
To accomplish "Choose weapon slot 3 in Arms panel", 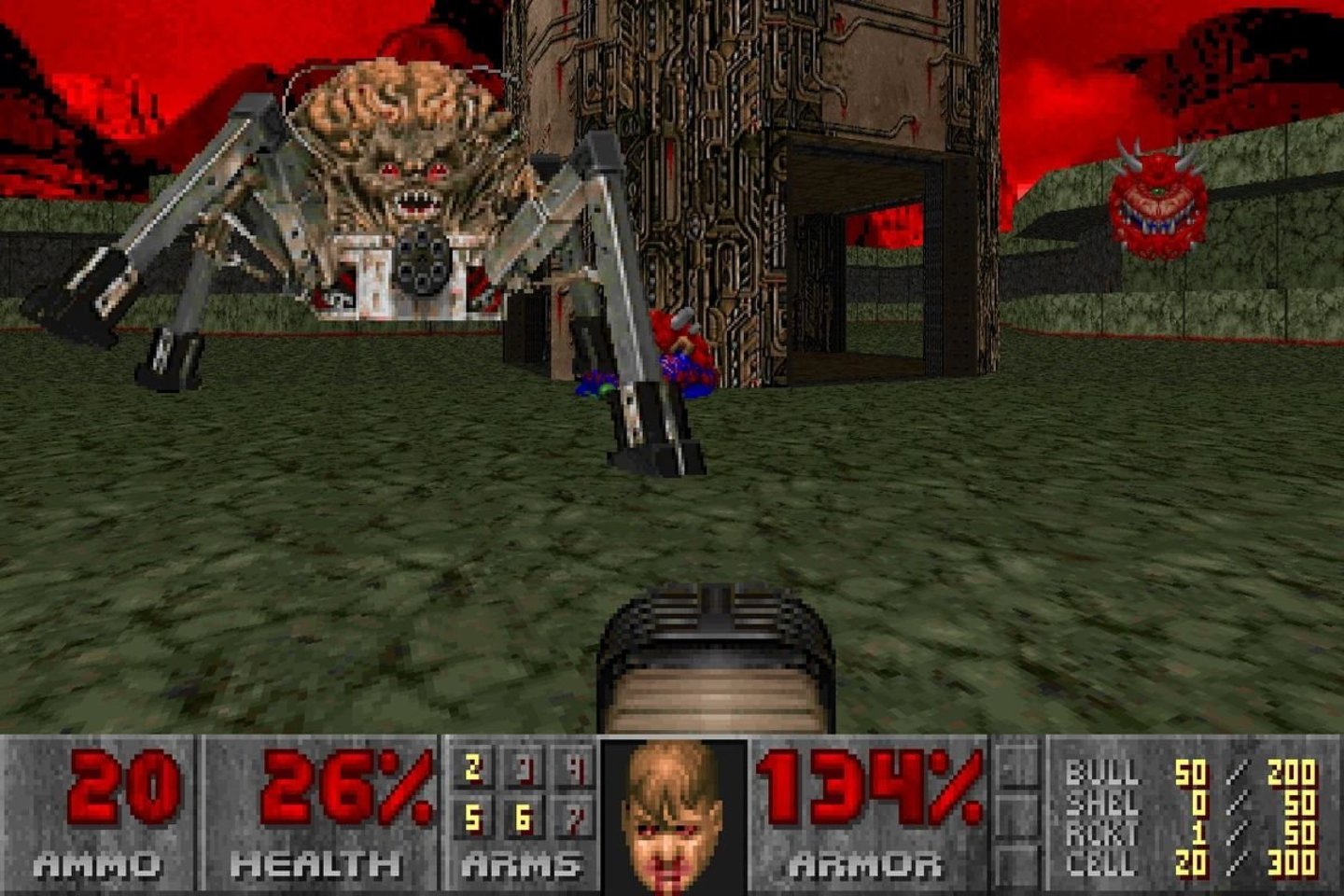I will coord(525,770).
